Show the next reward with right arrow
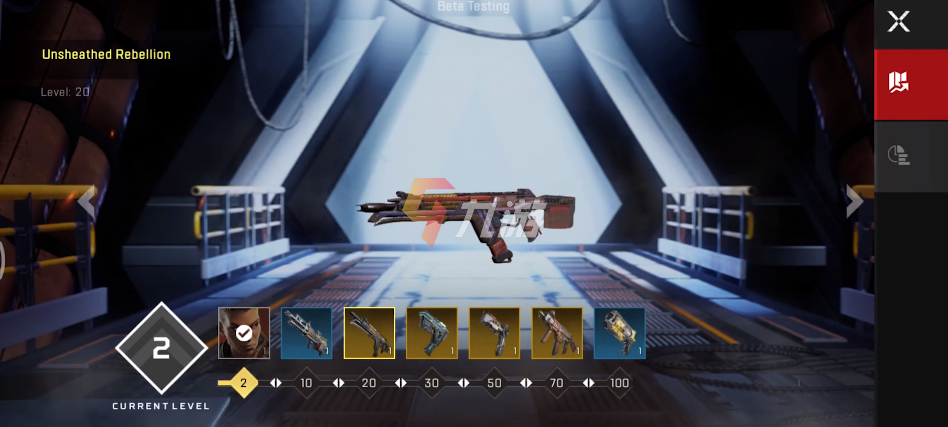 pyautogui.click(x=854, y=201)
